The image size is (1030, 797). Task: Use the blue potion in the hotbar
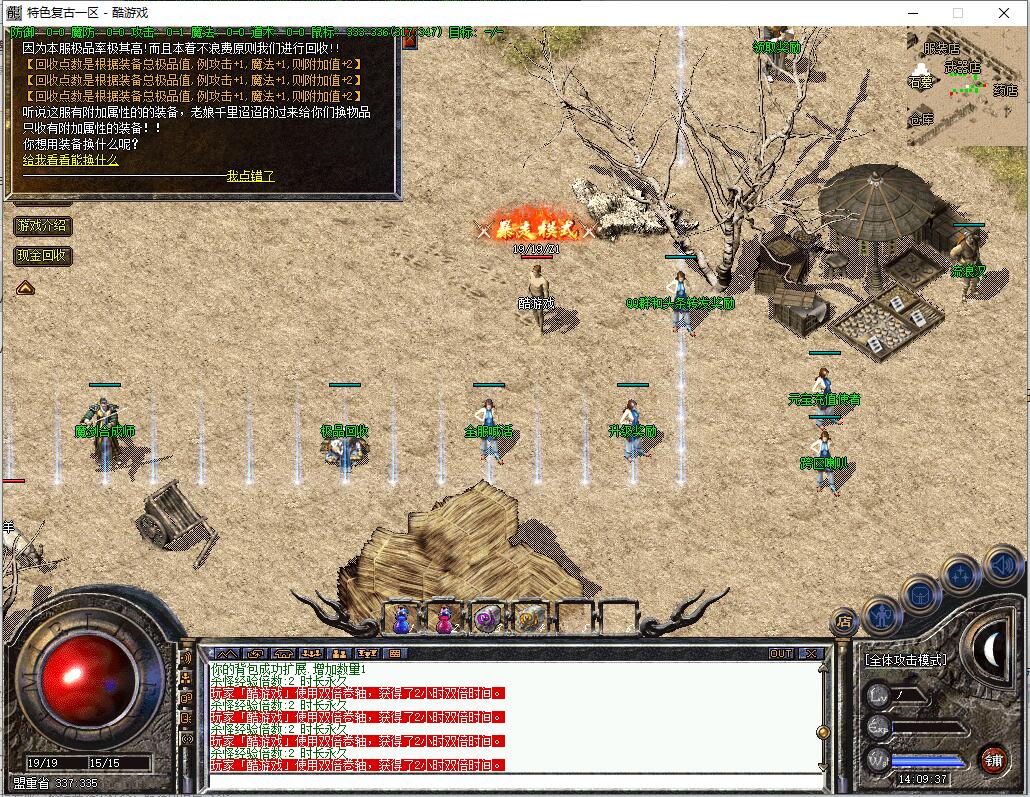pyautogui.click(x=401, y=621)
